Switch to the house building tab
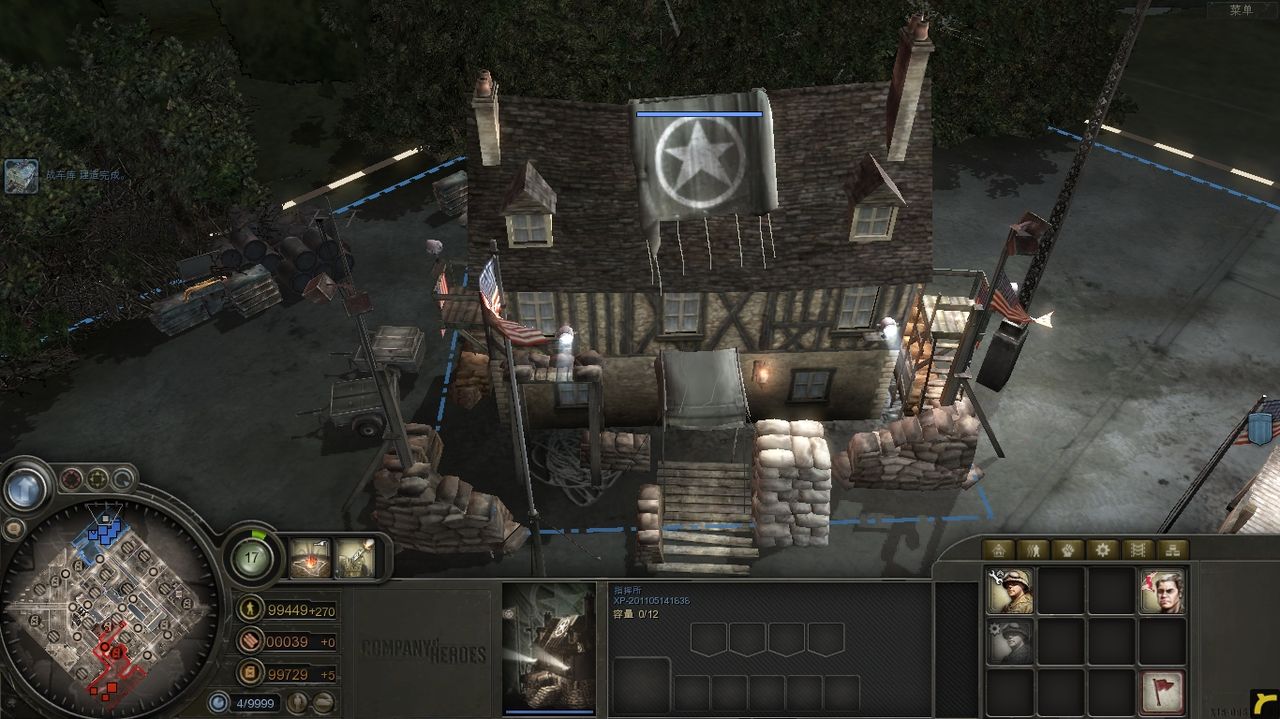This screenshot has height=719, width=1280. 997,549
